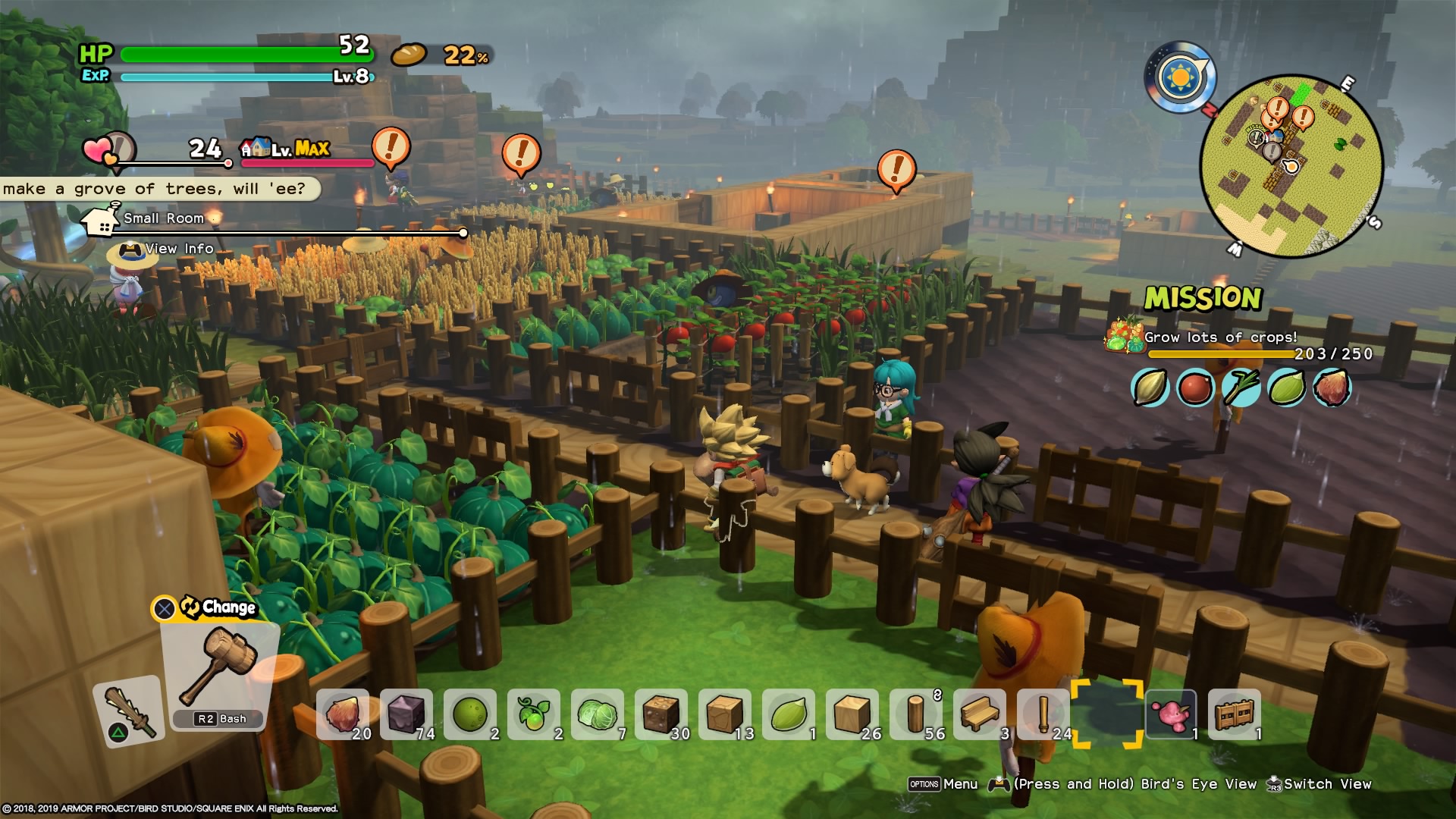Select the spiked club tool slot
Screen dimensions: 1456x819
coord(129,710)
